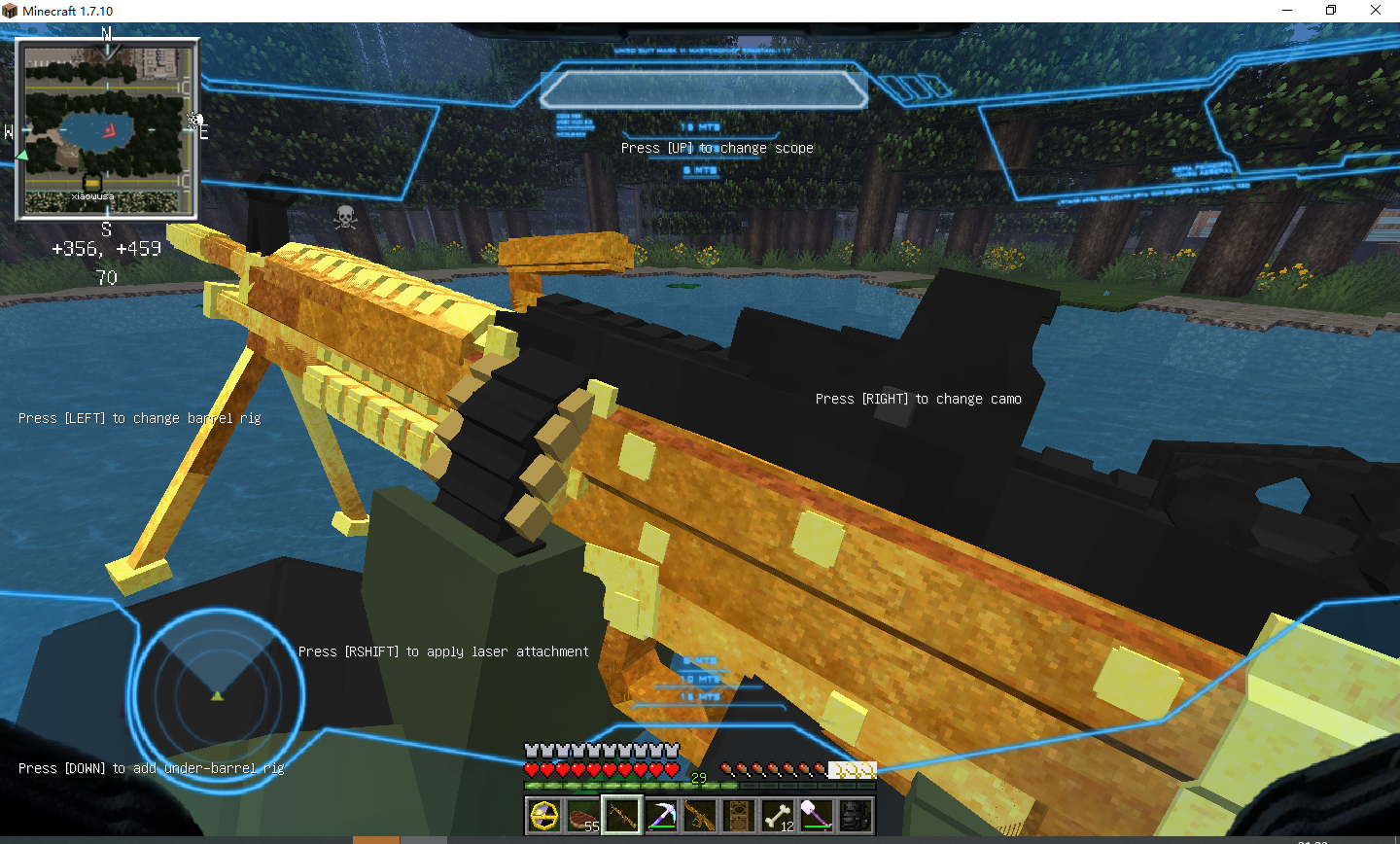Minimize the Minecraft window
1400x844 pixels.
[1287, 11]
